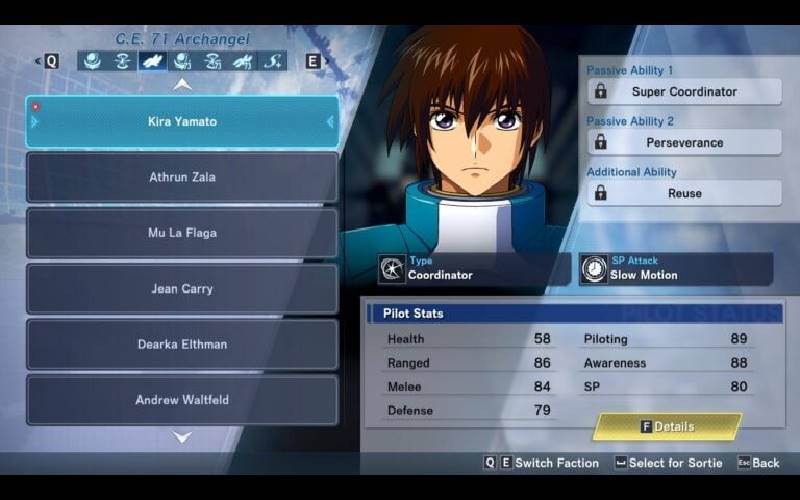Select pilot Kira Yamato
Viewport: 800px width, 500px height.
(x=182, y=122)
